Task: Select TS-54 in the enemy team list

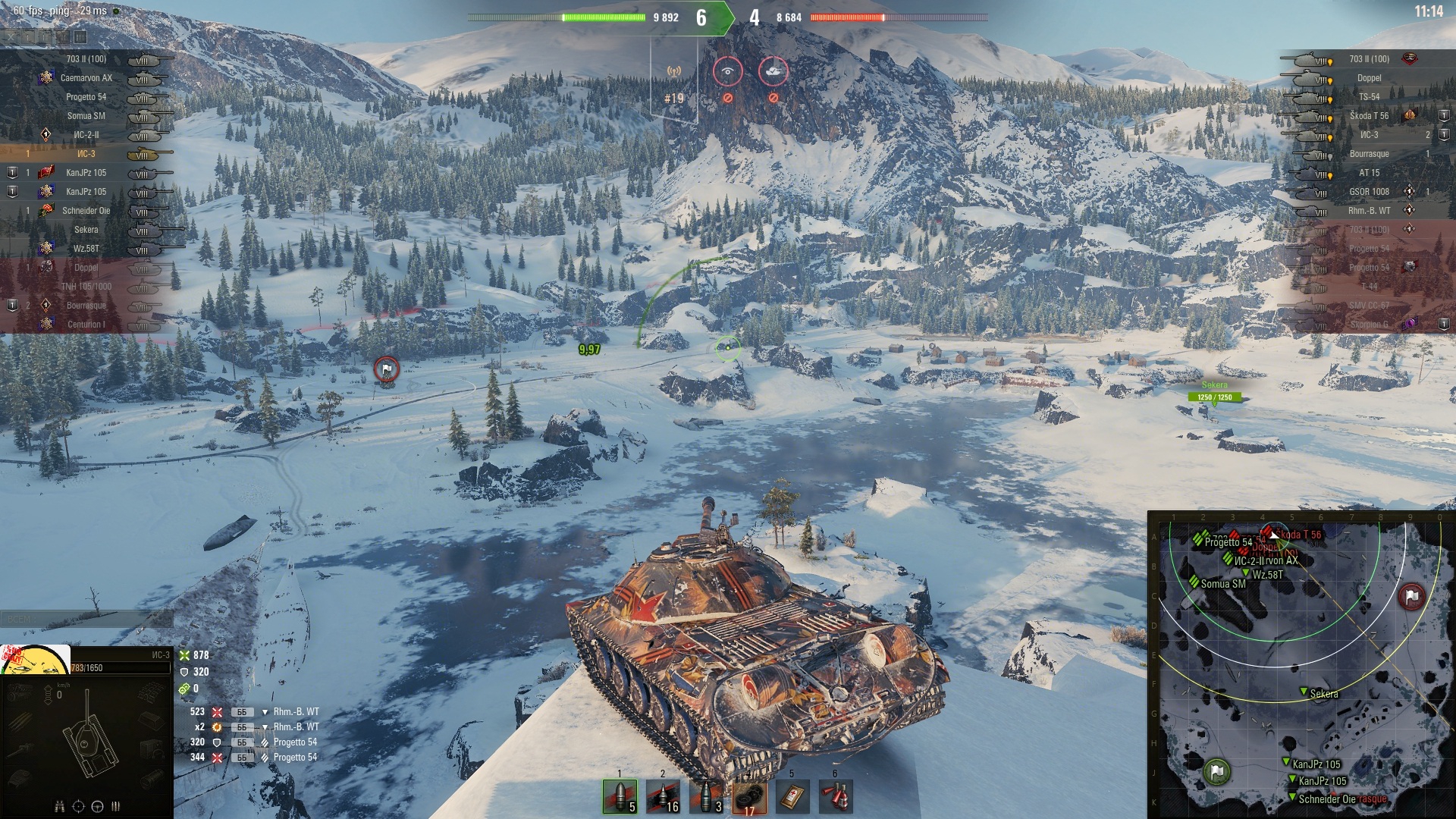Action: [x=1369, y=97]
